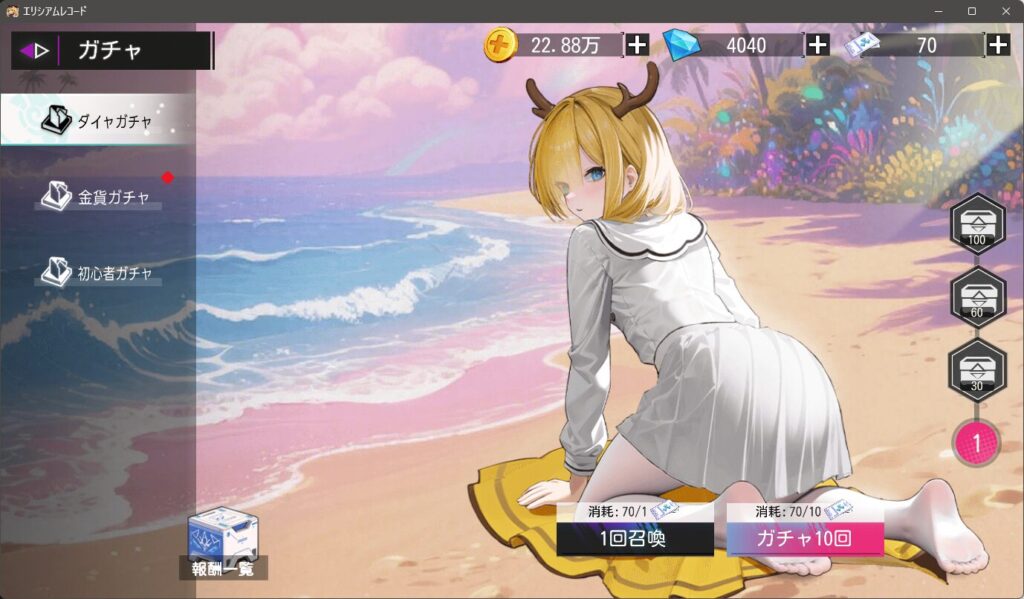
Task: Buy more diamonds with the plus button
Action: pos(817,45)
